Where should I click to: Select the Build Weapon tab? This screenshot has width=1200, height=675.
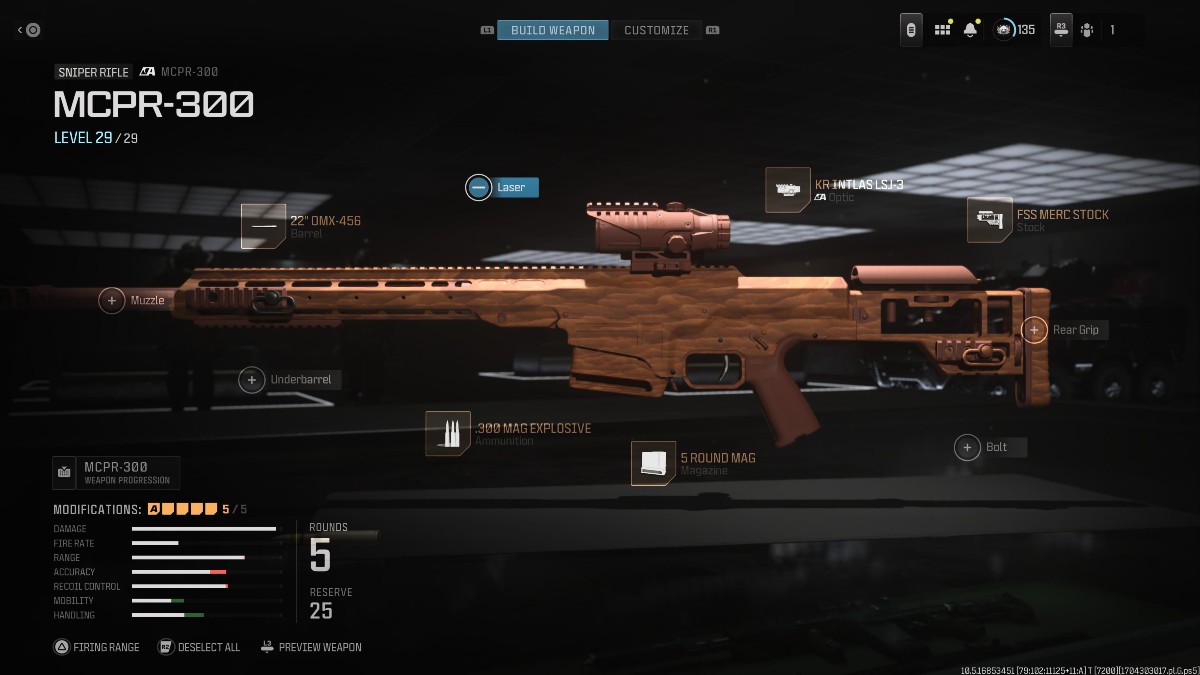553,30
